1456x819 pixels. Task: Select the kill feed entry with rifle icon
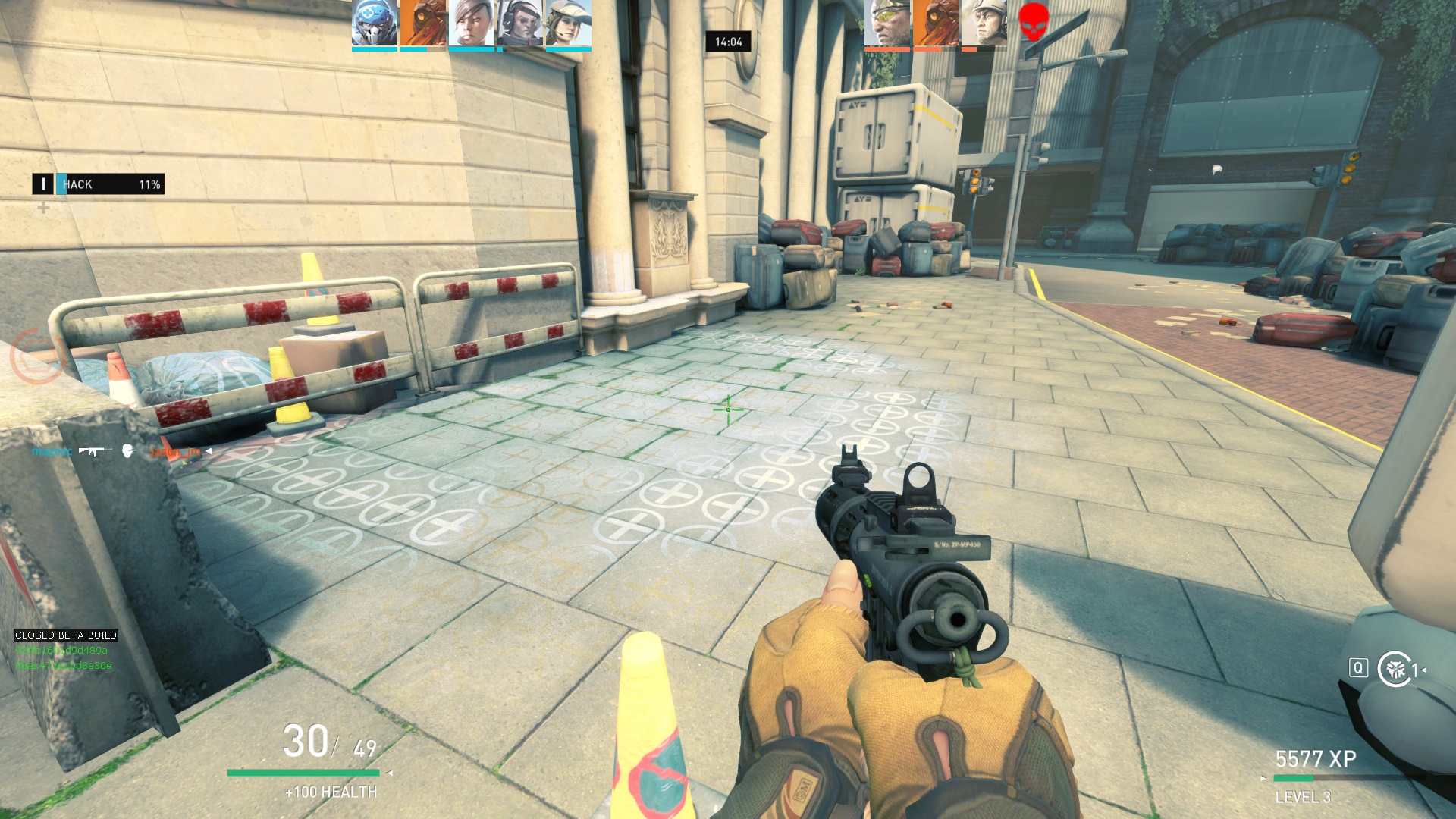(118, 452)
